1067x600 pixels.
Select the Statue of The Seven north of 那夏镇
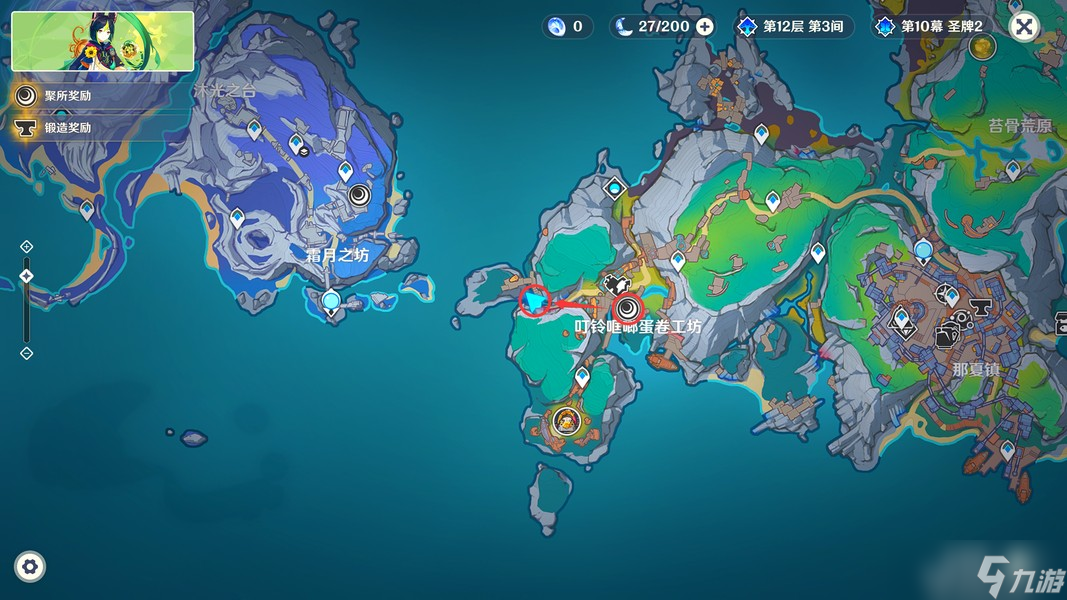click(923, 251)
